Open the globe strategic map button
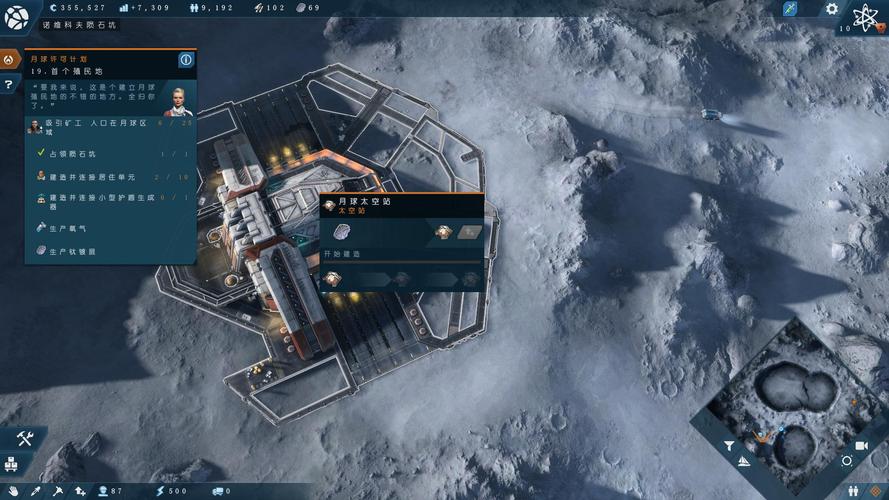 click(17, 17)
